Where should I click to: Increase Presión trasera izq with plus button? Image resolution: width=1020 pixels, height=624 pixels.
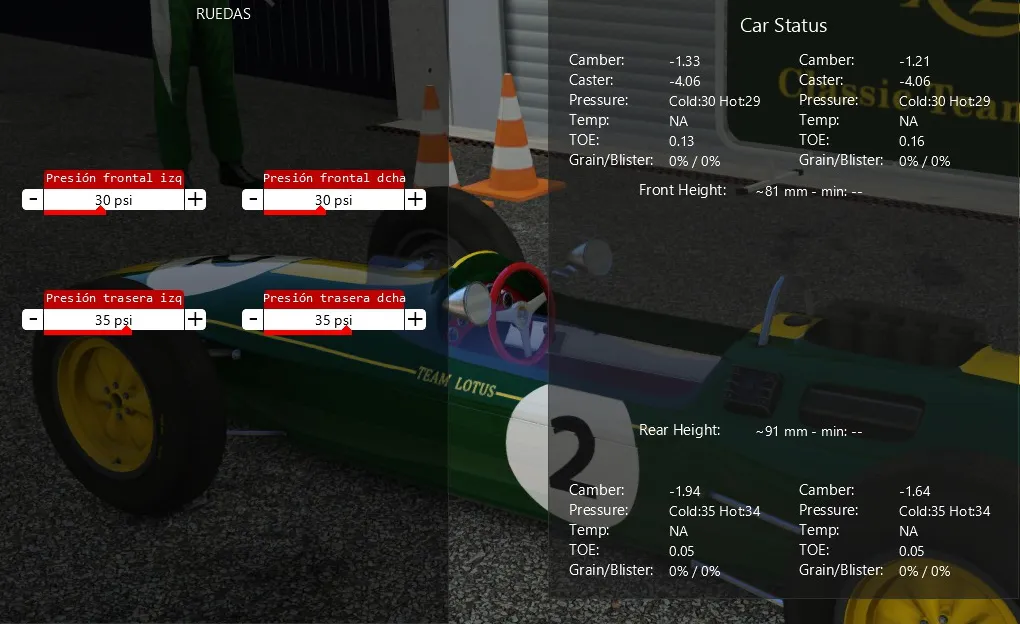coord(195,320)
